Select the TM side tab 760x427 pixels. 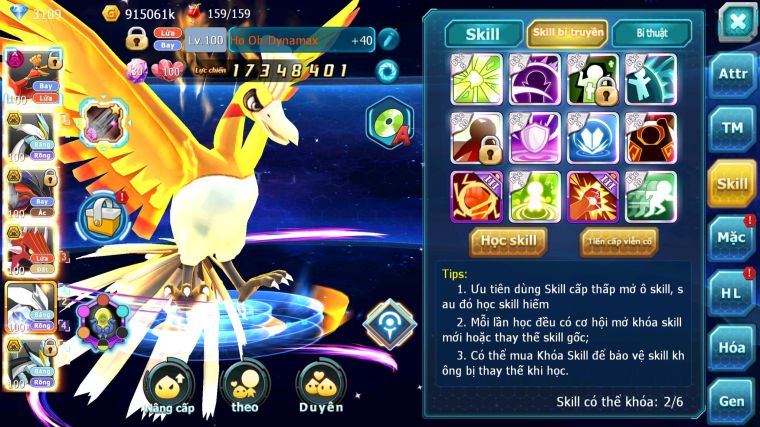tap(731, 128)
